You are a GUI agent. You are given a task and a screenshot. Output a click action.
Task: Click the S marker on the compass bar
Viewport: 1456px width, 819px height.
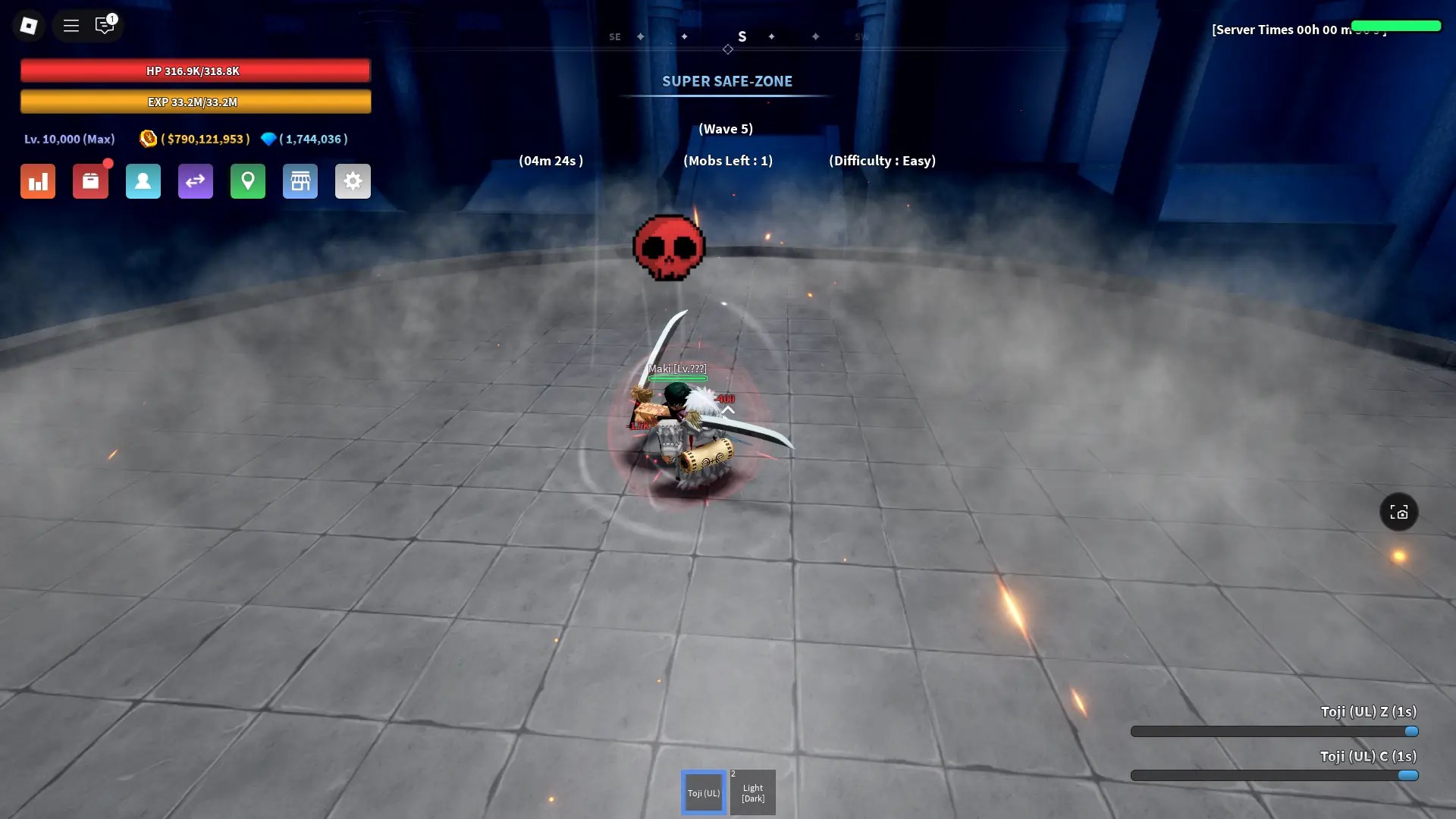click(742, 36)
